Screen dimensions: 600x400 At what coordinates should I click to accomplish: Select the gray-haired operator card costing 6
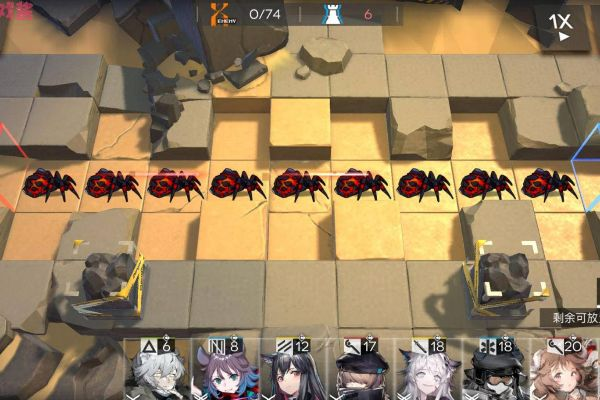coord(156,372)
